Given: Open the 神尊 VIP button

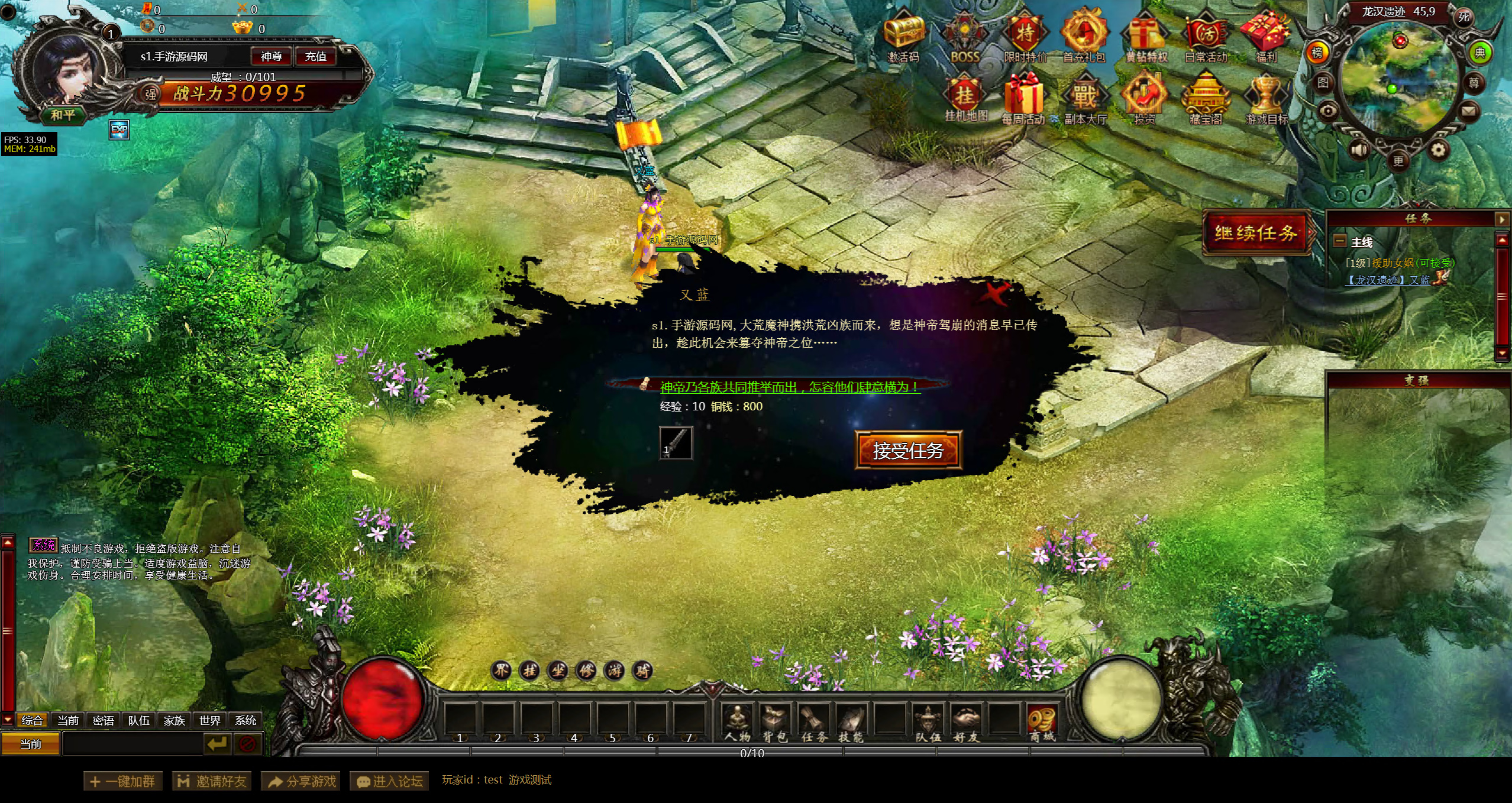Looking at the screenshot, I should coord(271,56).
